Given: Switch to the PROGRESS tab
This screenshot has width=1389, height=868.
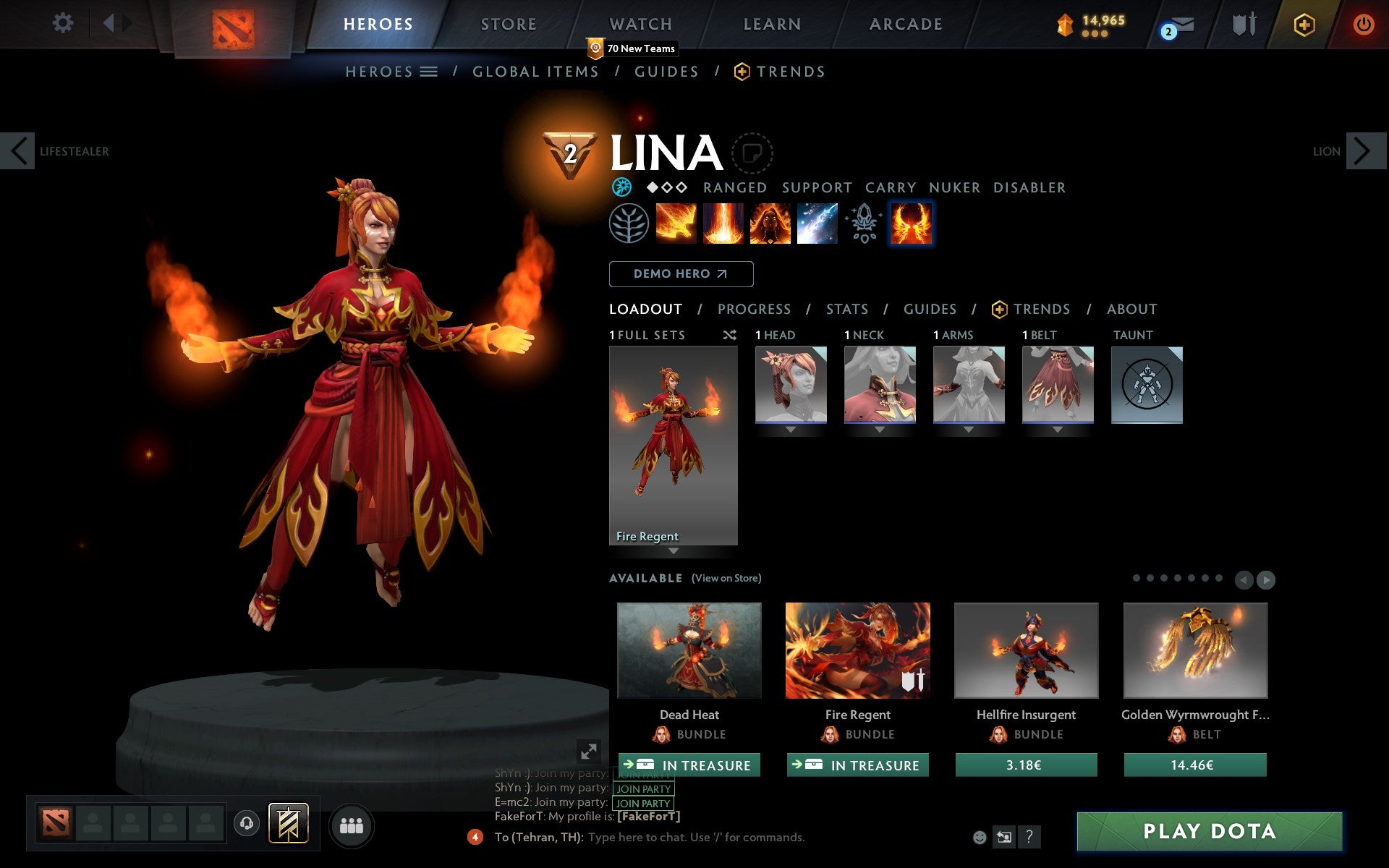Looking at the screenshot, I should pyautogui.click(x=754, y=309).
